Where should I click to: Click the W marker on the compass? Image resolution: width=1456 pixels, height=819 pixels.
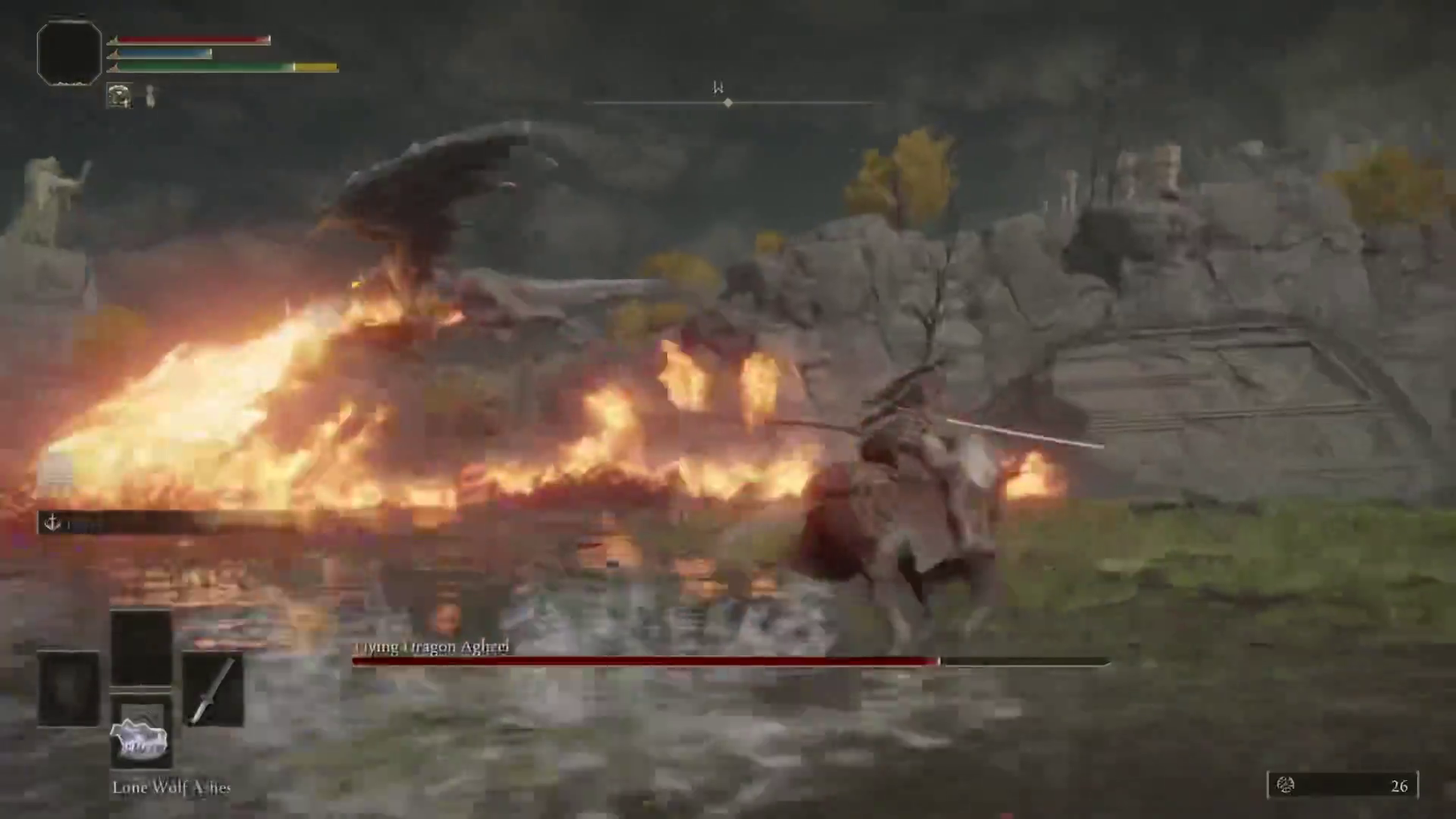pos(717,88)
